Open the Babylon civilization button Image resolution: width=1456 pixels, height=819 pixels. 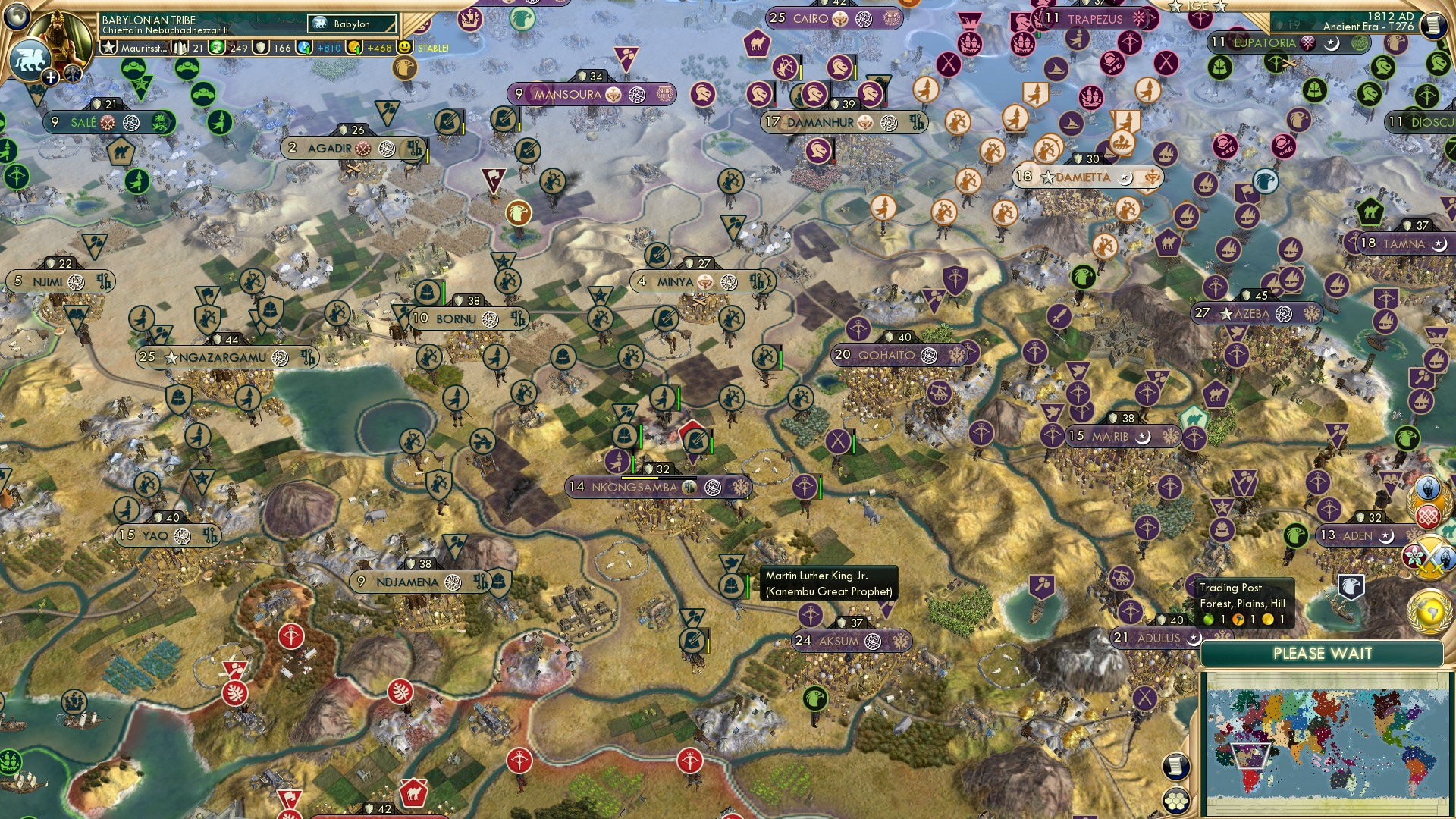click(352, 24)
